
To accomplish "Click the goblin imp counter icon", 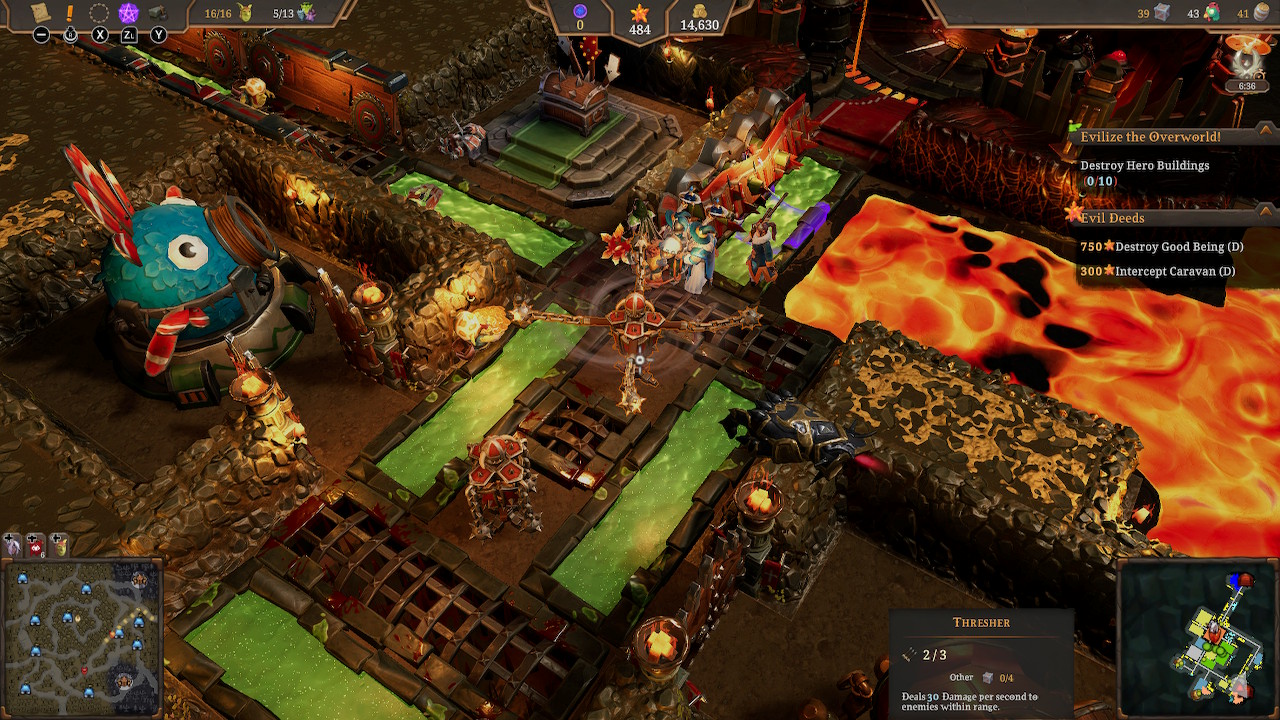I will [x=245, y=13].
